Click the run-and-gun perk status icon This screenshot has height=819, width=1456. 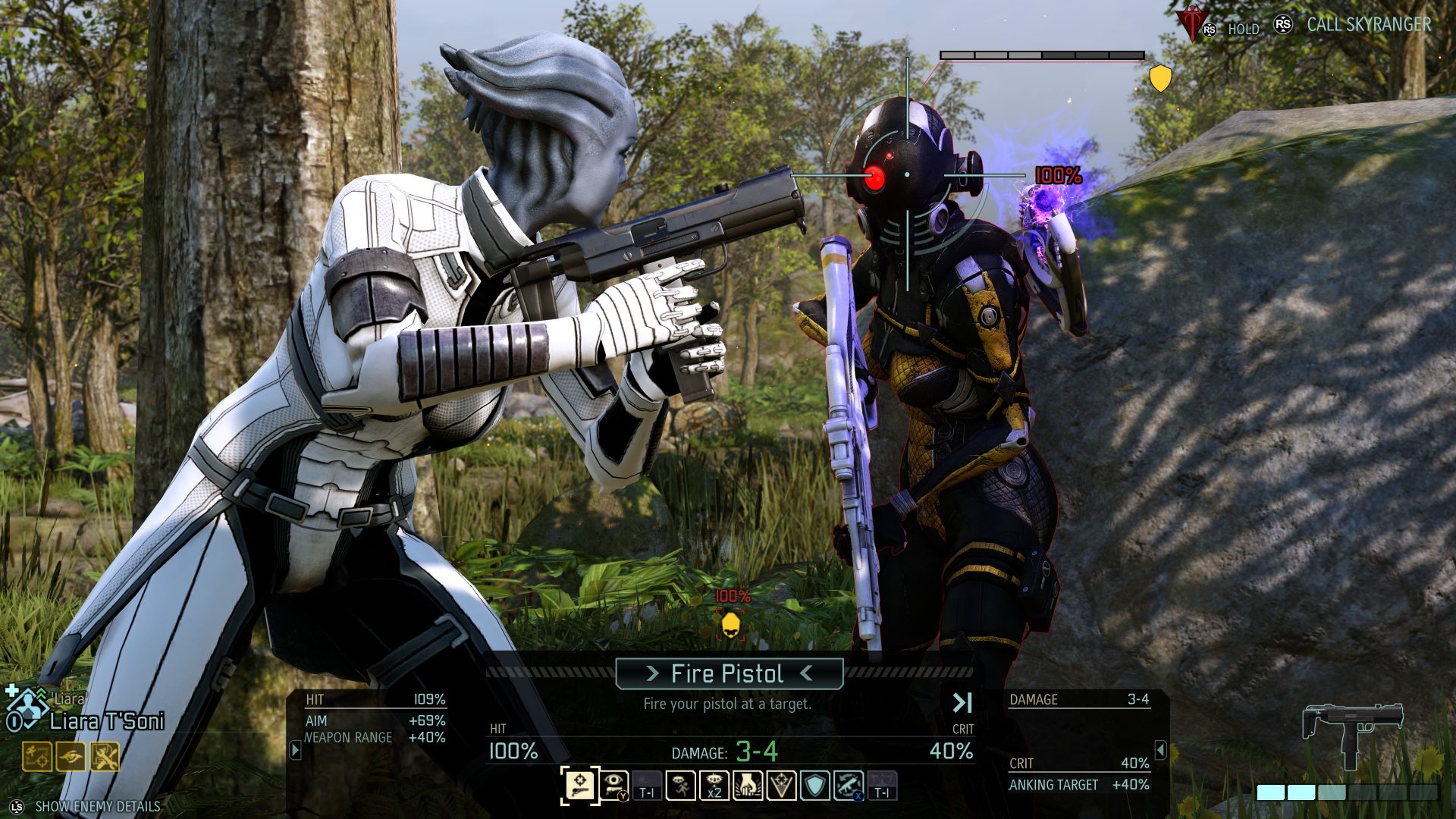pos(36,756)
